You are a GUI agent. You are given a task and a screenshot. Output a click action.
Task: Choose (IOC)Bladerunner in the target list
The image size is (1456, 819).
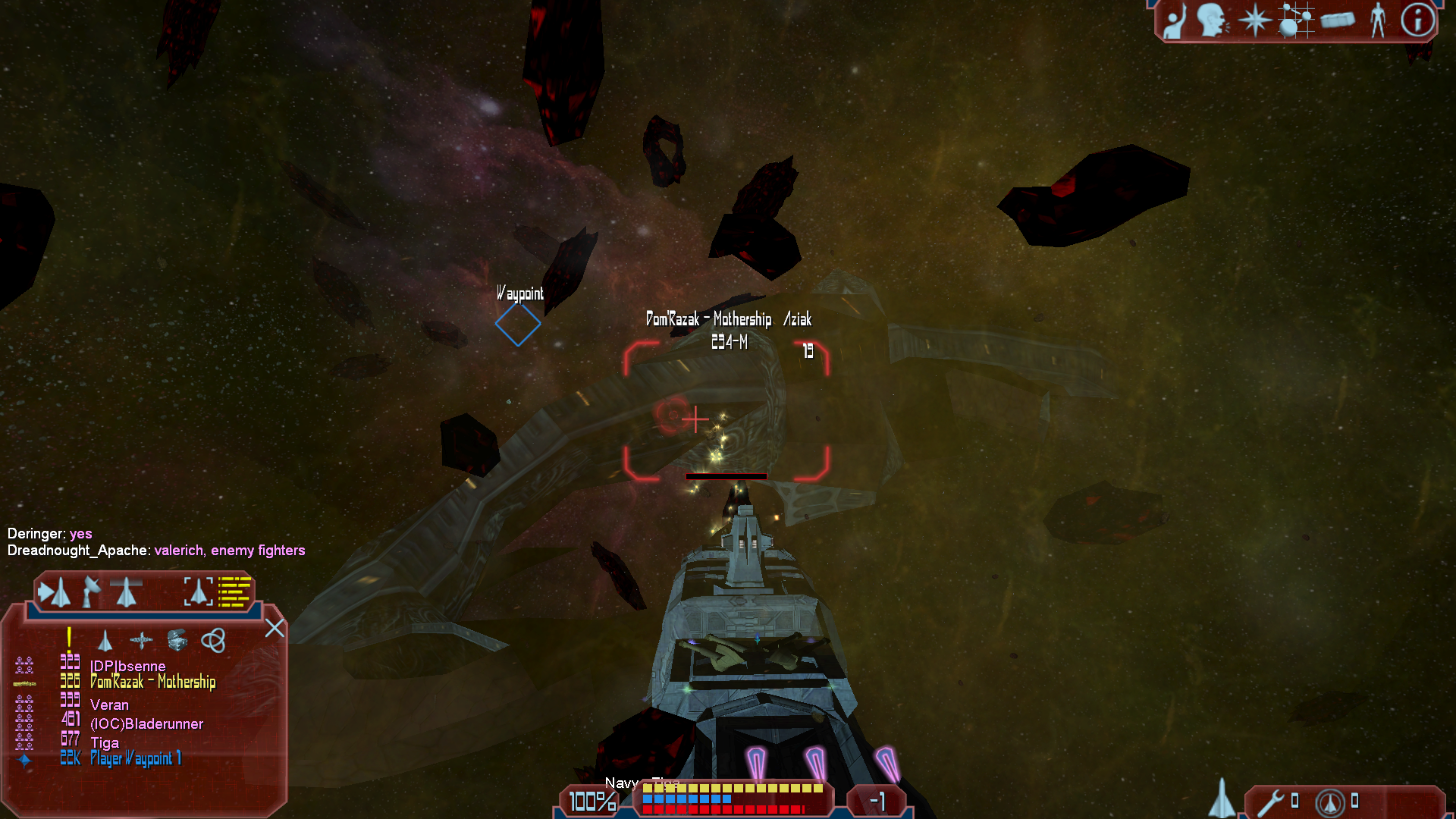click(x=146, y=723)
